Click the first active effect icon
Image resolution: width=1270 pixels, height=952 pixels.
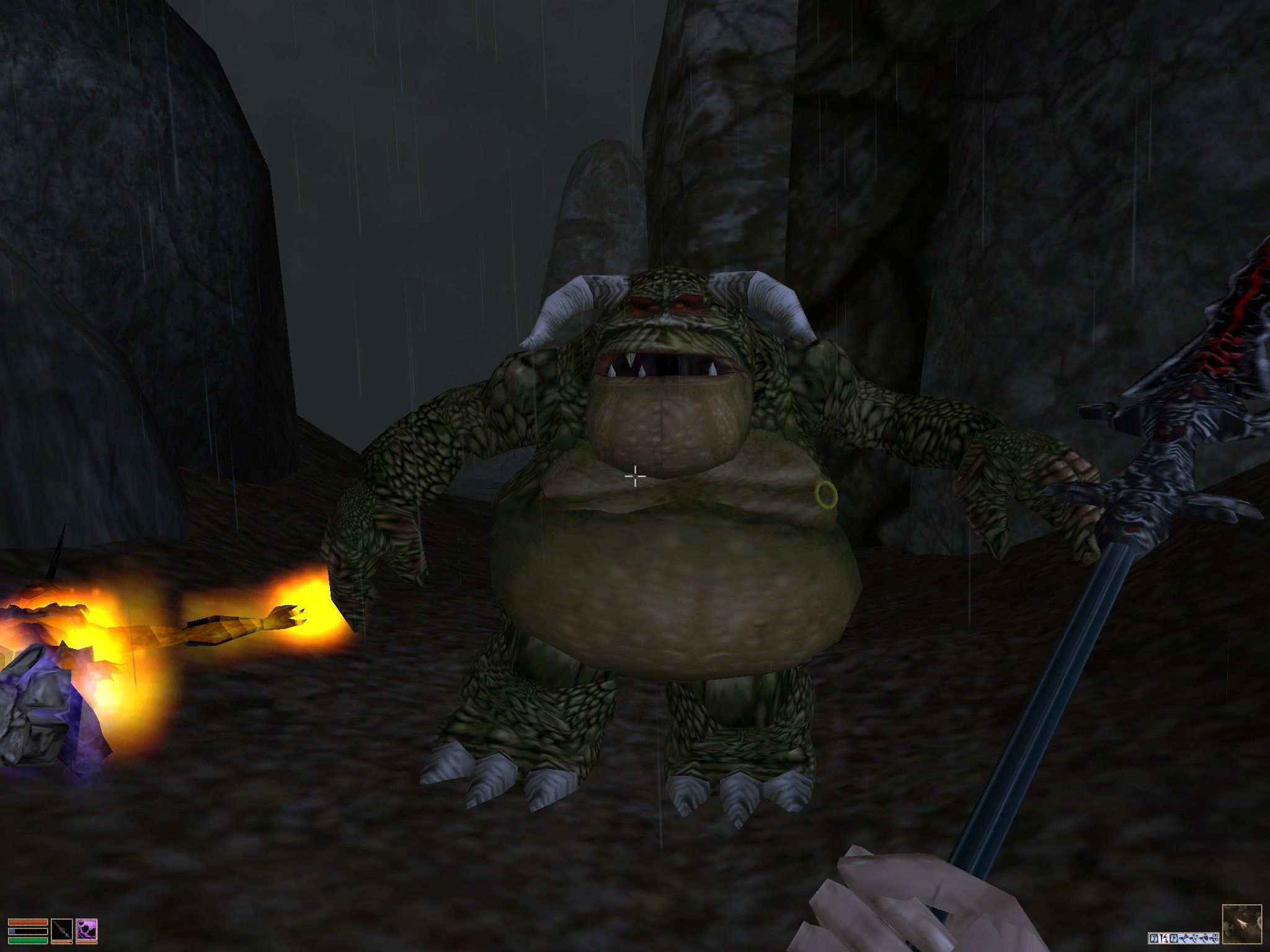pyautogui.click(x=1154, y=938)
